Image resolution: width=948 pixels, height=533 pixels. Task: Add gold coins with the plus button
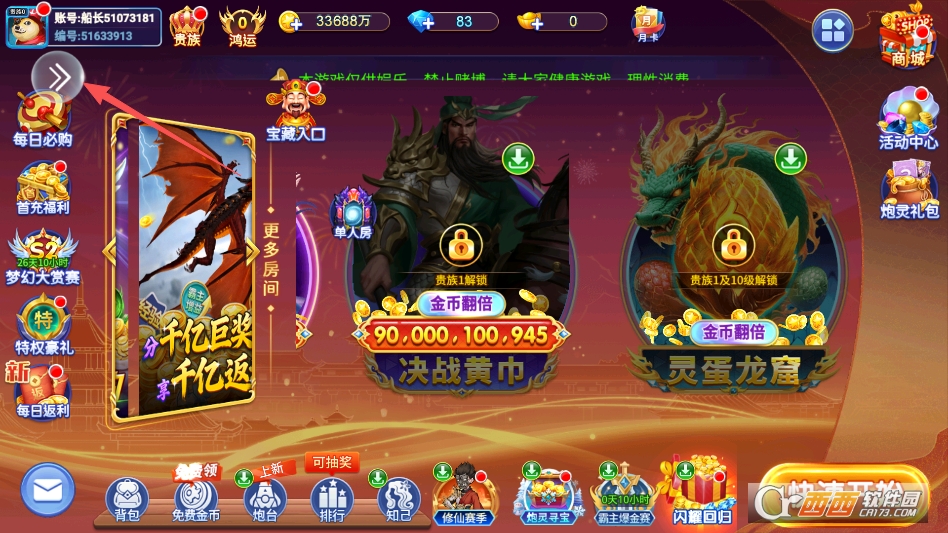click(290, 21)
